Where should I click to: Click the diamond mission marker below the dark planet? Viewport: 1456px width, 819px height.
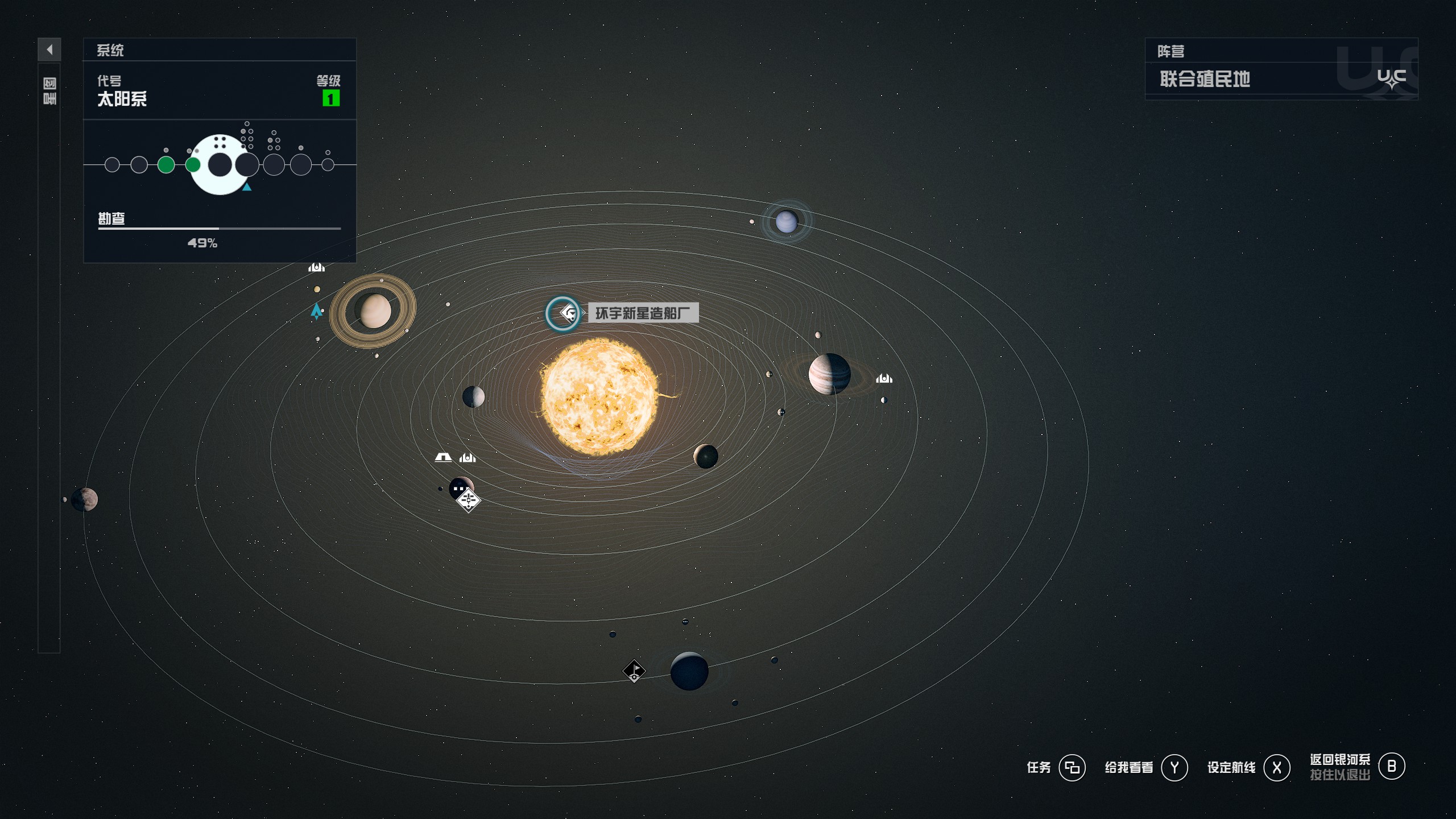coord(468,500)
